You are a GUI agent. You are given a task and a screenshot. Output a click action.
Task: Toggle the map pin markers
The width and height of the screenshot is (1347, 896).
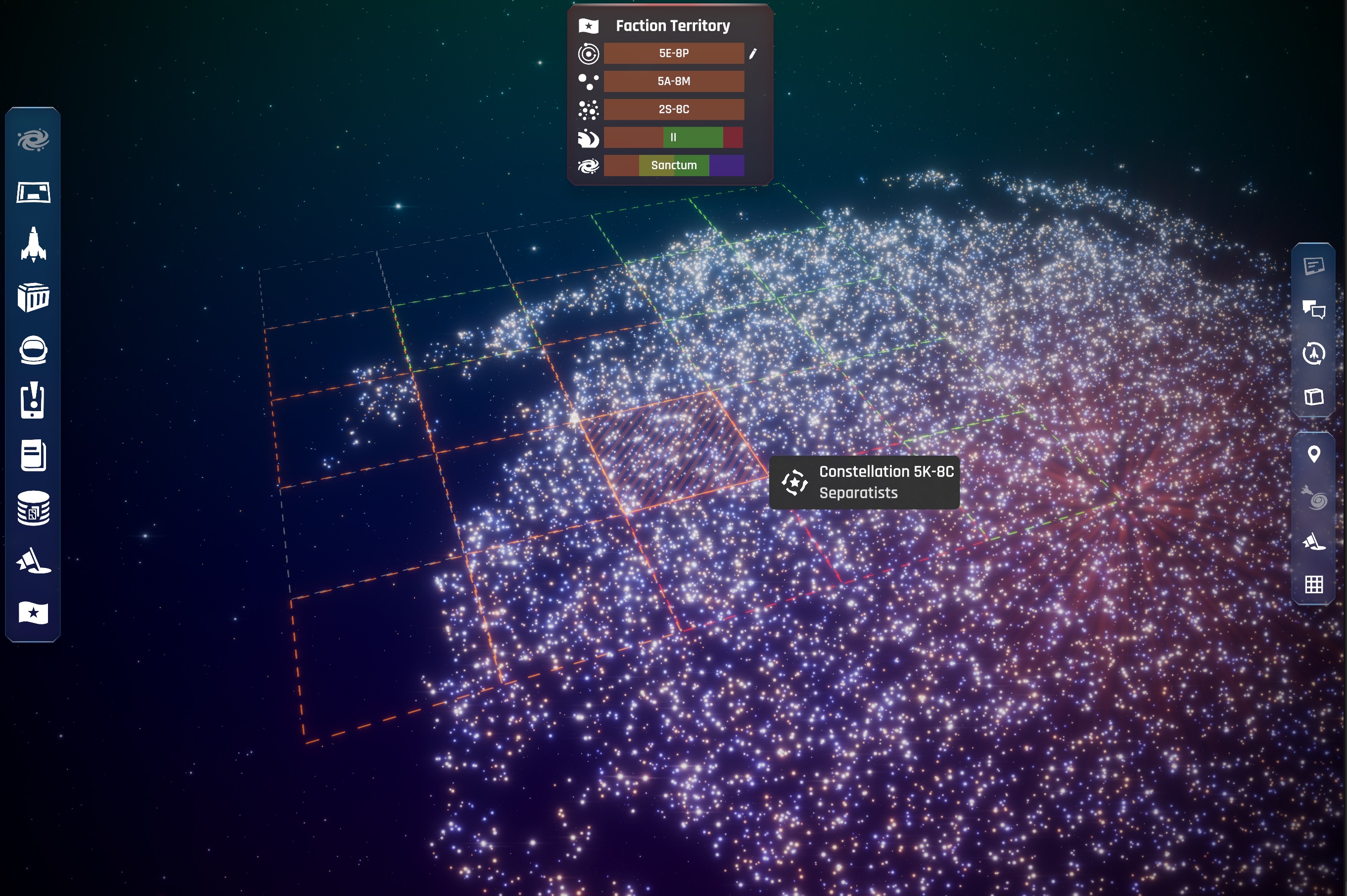click(1313, 454)
